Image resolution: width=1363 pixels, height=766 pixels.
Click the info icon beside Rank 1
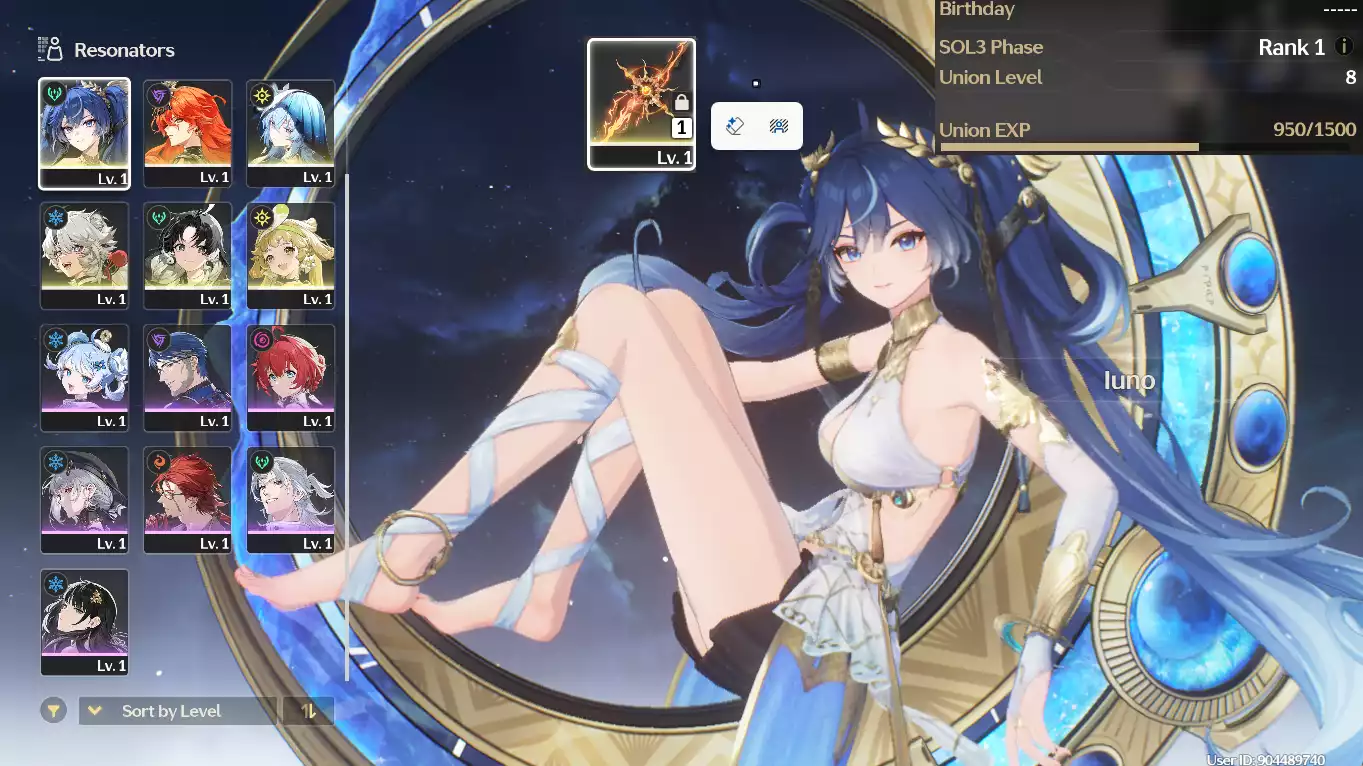point(1344,47)
